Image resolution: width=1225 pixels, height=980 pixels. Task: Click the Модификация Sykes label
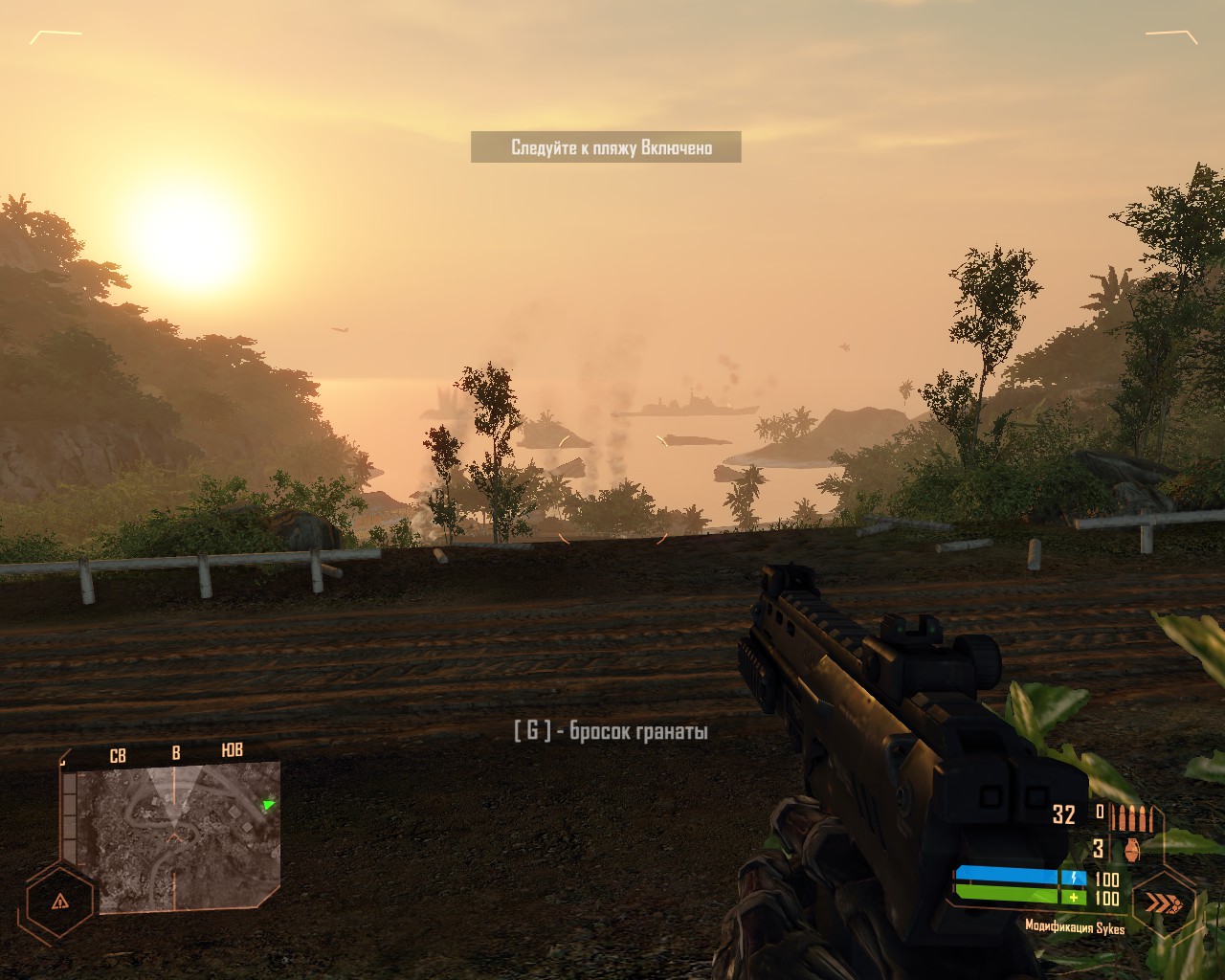pyautogui.click(x=1077, y=926)
